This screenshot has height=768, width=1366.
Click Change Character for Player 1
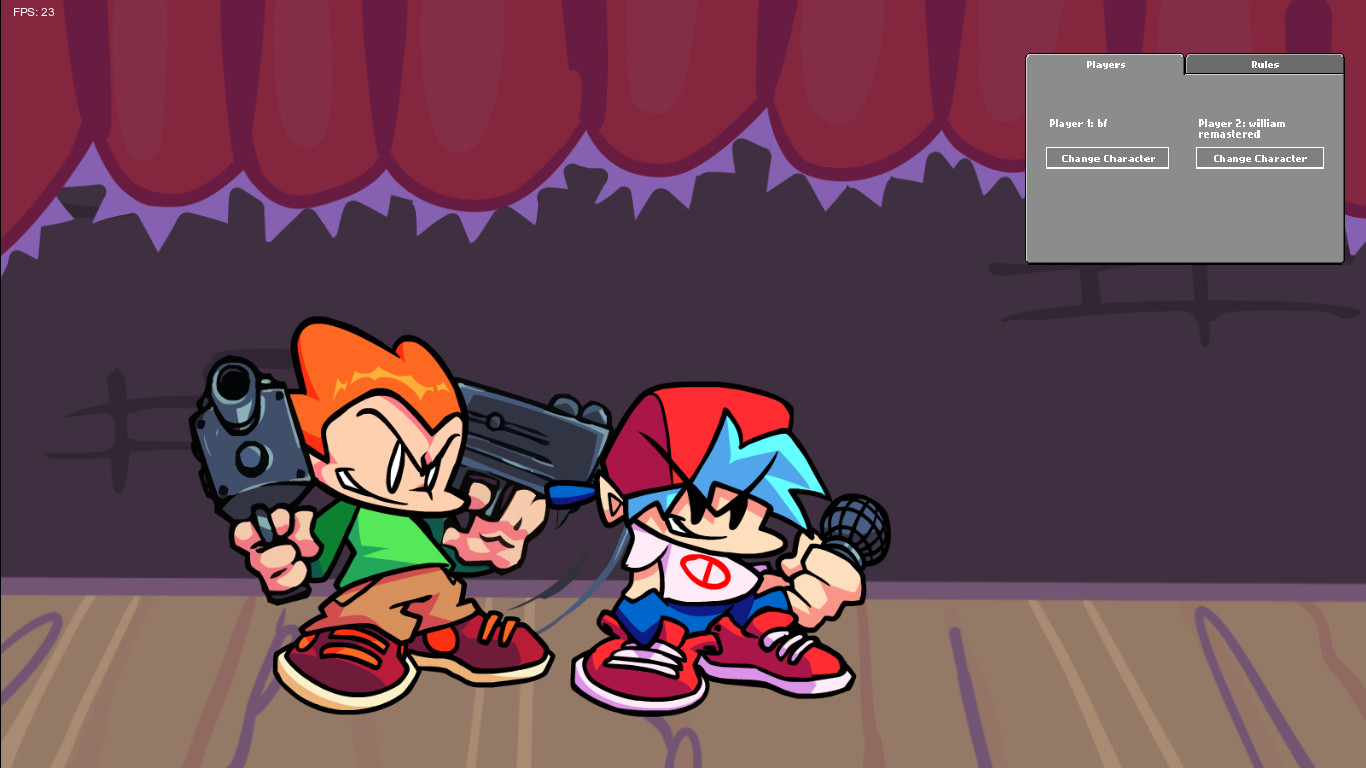[x=1107, y=157]
